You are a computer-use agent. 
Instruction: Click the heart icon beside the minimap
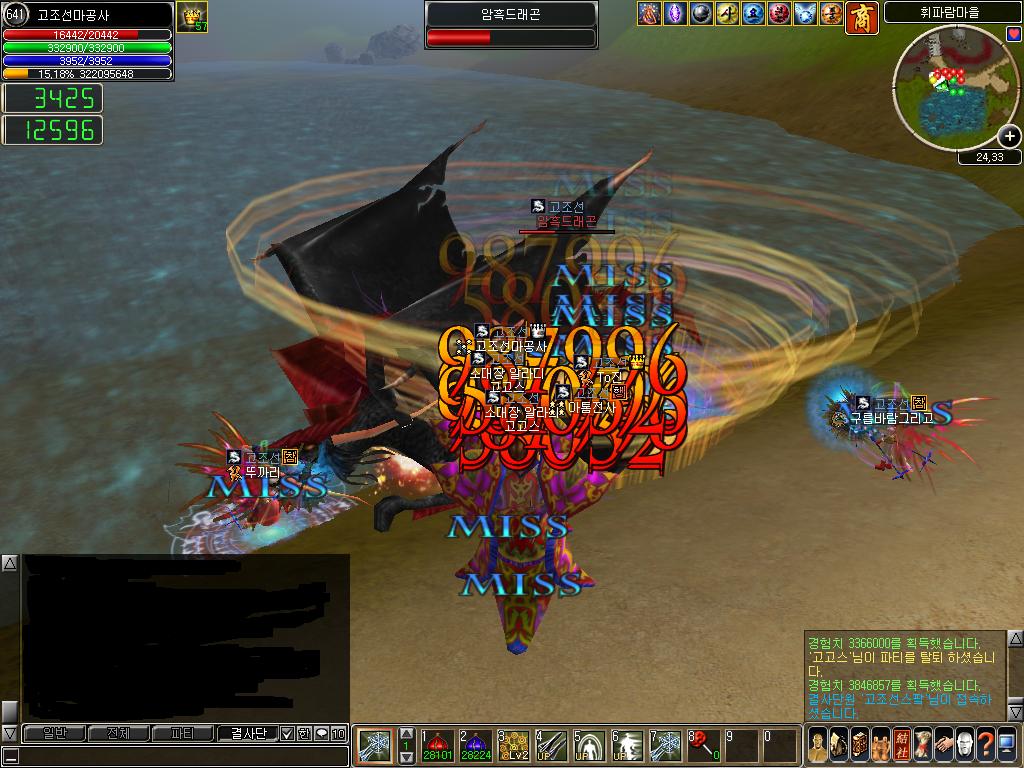click(1013, 34)
